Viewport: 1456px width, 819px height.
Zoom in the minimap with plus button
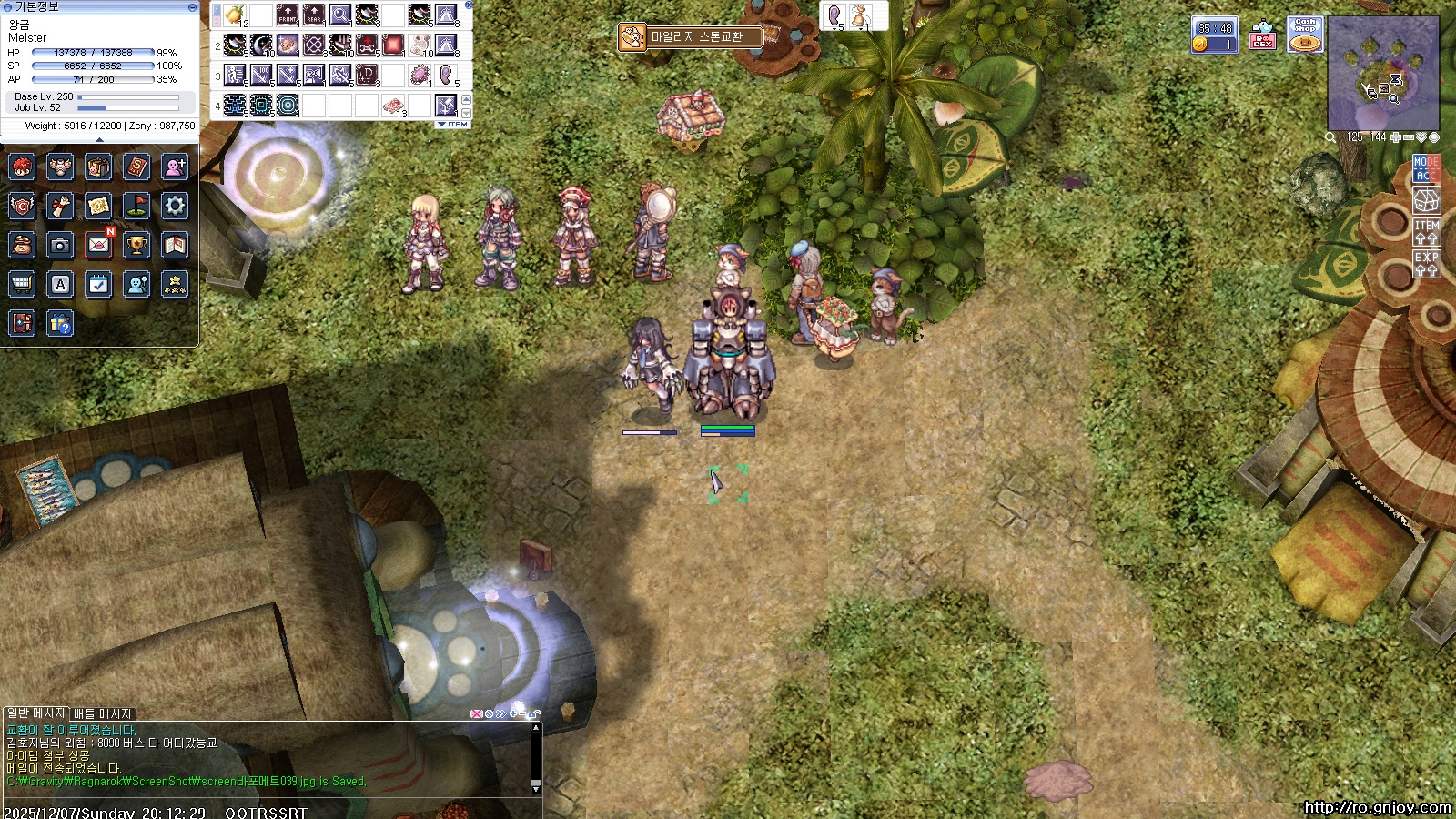pyautogui.click(x=1396, y=137)
